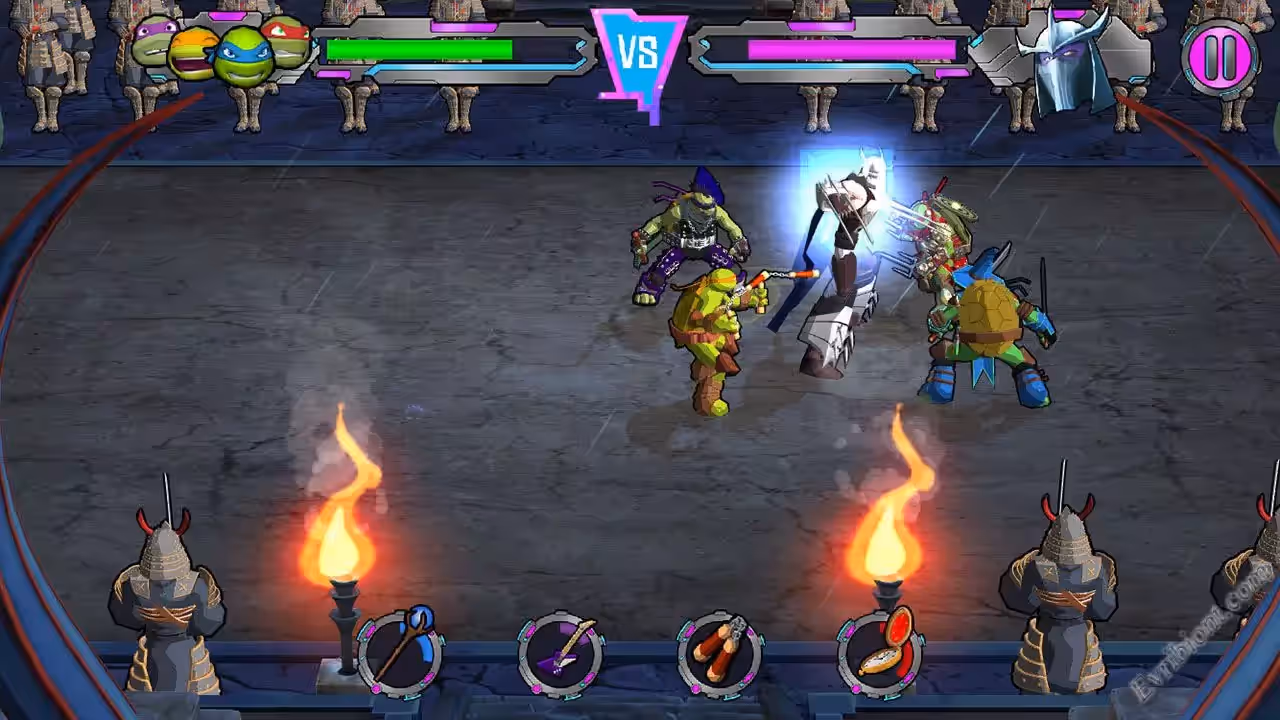Pause the battle with the pink pause button
This screenshot has height=720, width=1280.
(x=1219, y=57)
